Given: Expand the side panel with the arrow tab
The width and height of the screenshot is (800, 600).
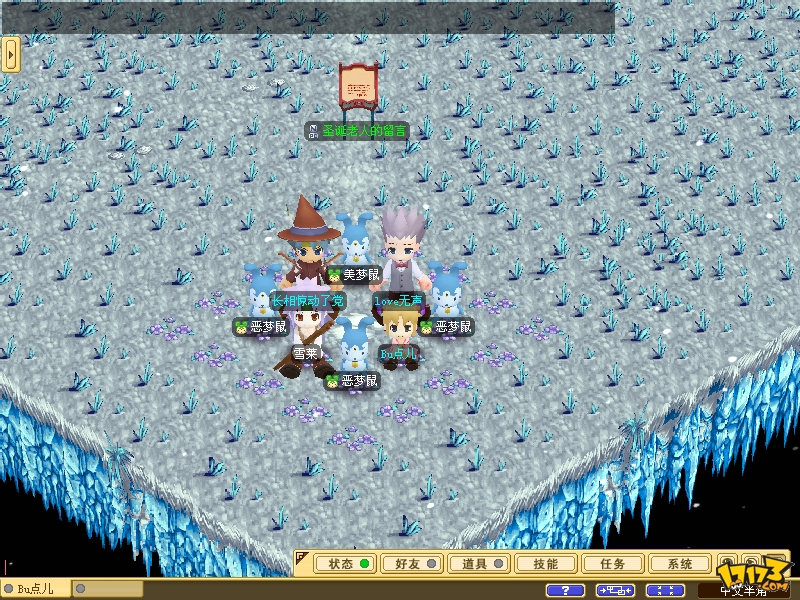Looking at the screenshot, I should click(x=11, y=54).
